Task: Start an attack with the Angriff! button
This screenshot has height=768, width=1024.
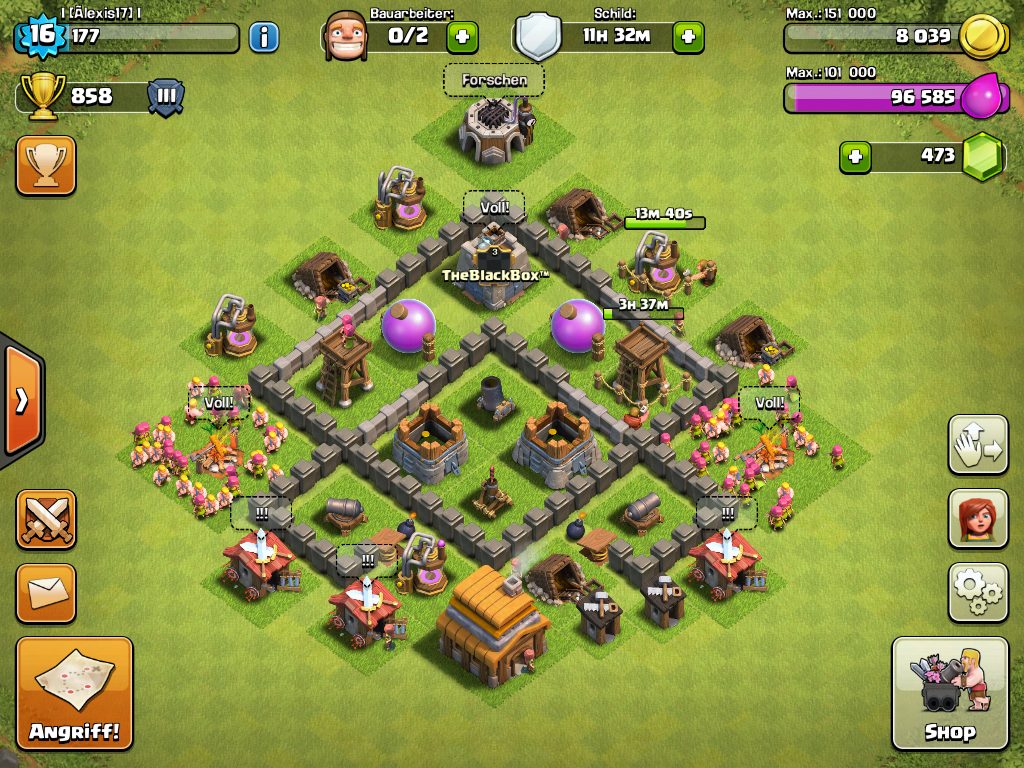Action: 74,692
